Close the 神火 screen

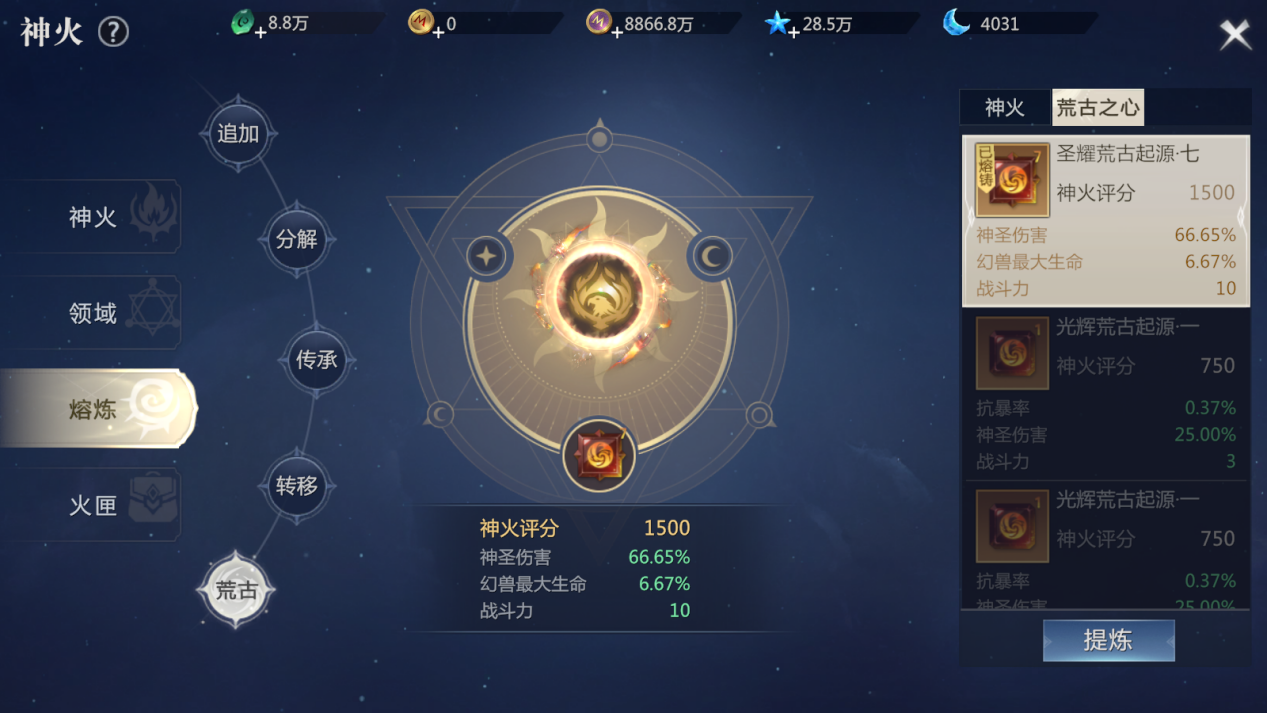coord(1235,35)
